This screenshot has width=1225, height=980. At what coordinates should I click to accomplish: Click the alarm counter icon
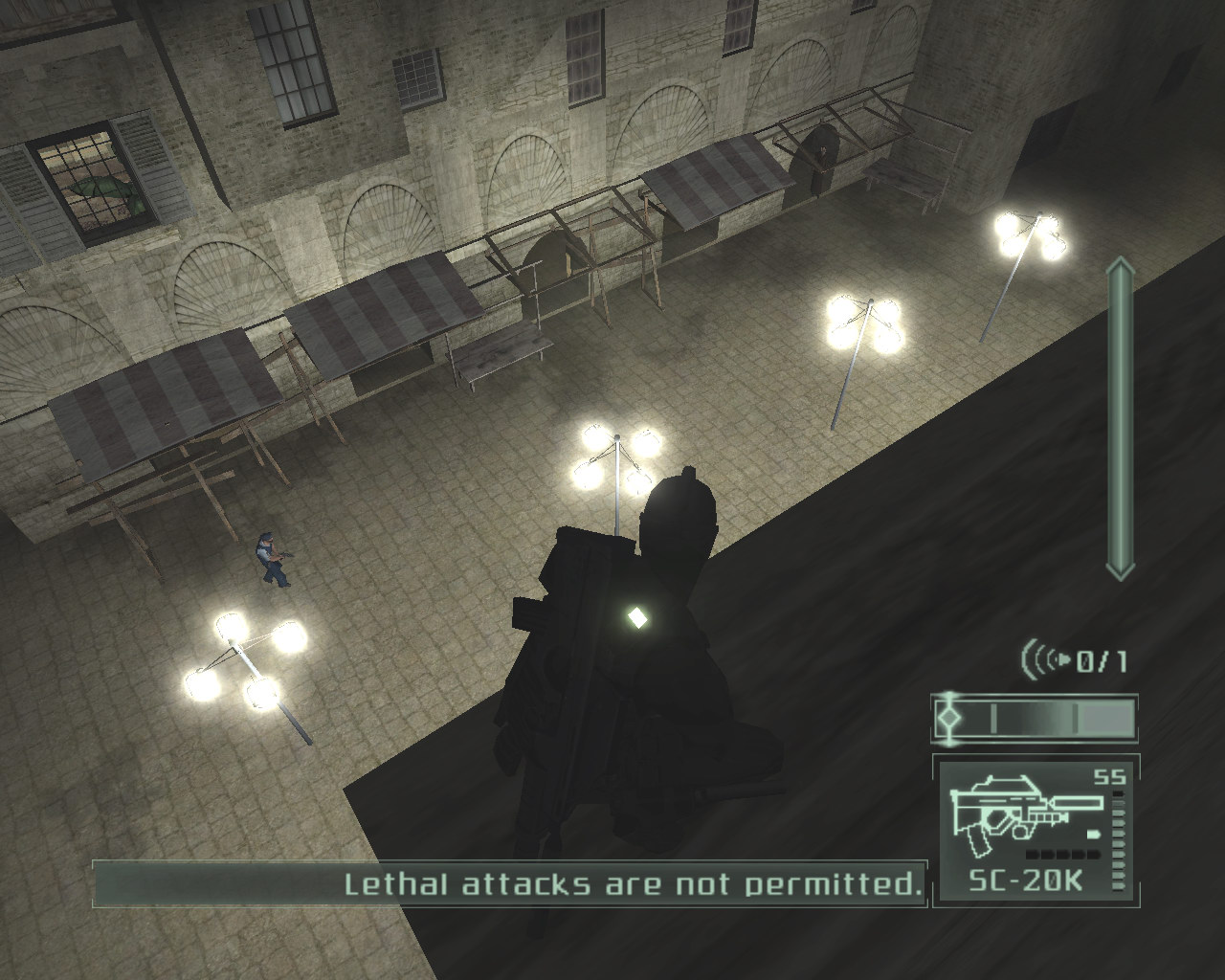point(1046,659)
